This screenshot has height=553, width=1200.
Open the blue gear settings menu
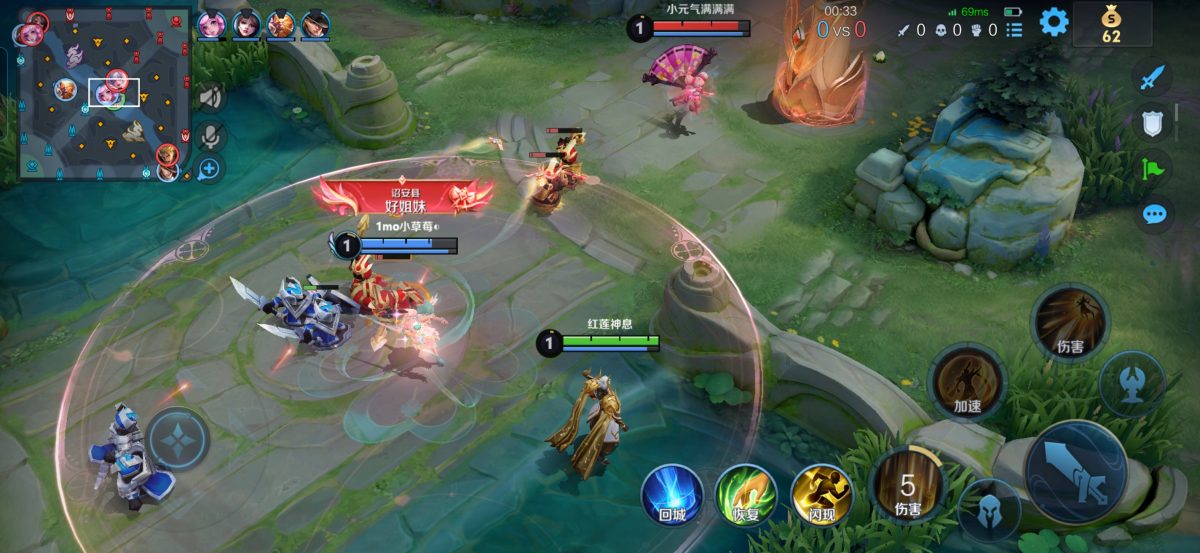(1054, 22)
